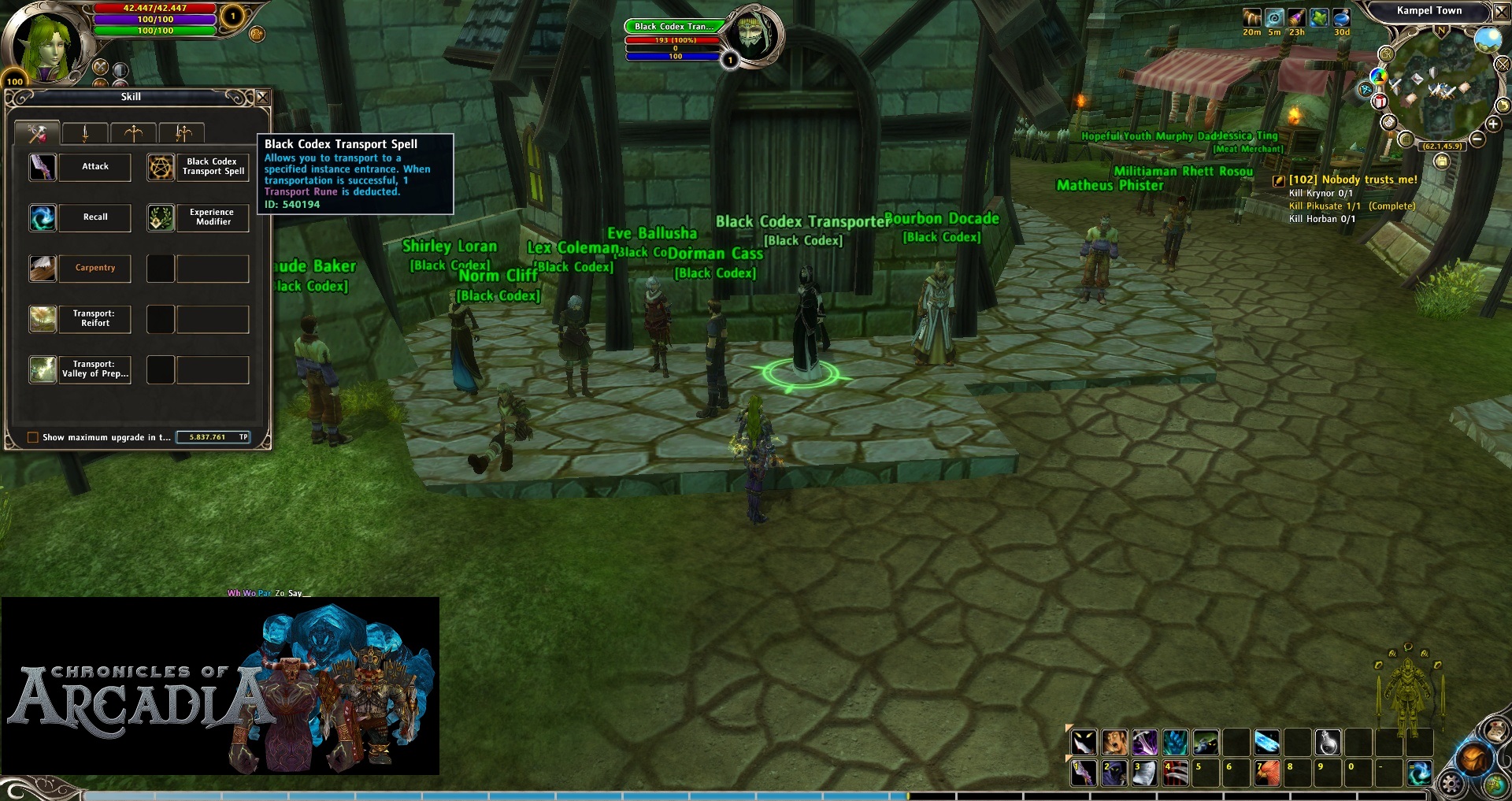Open the gift box icon beside minimap
Viewport: 1512px width, 801px height.
click(1379, 102)
